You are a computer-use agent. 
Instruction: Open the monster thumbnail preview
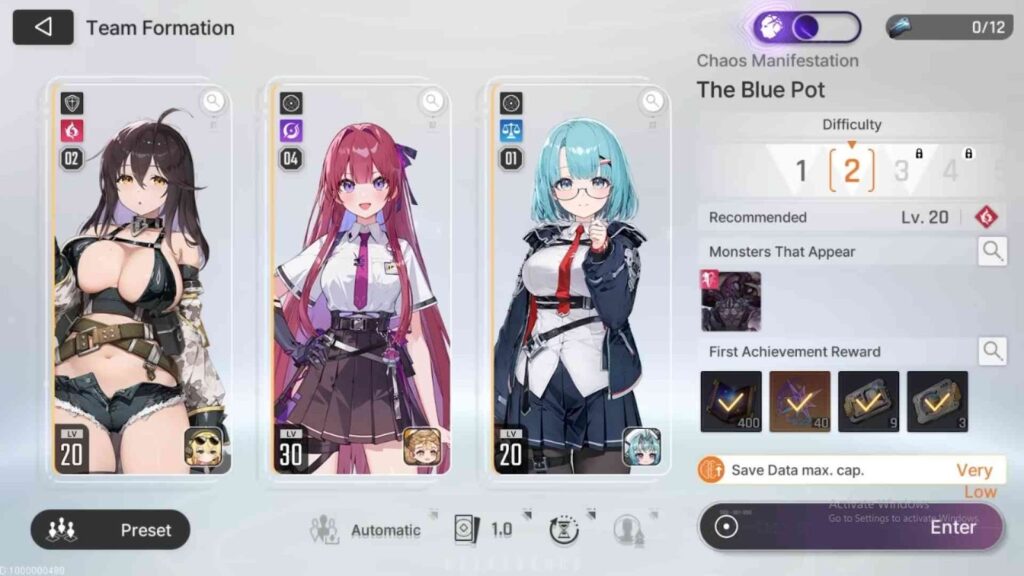730,301
